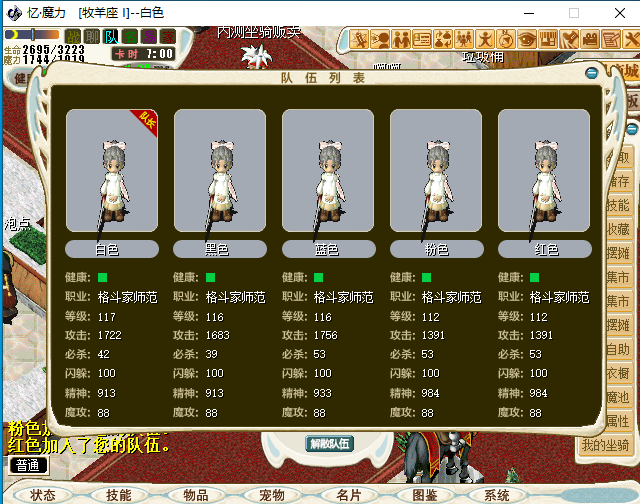
Task: Click the eye icon in top toolbar
Action: 527,40
